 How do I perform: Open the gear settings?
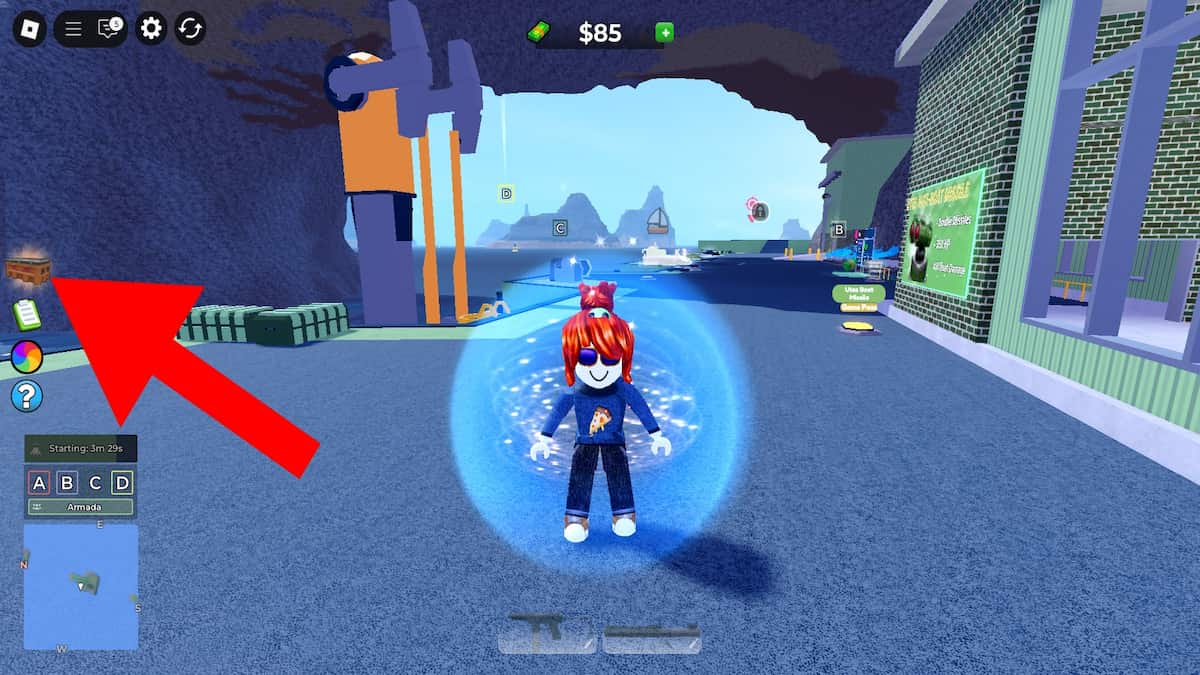(x=151, y=28)
